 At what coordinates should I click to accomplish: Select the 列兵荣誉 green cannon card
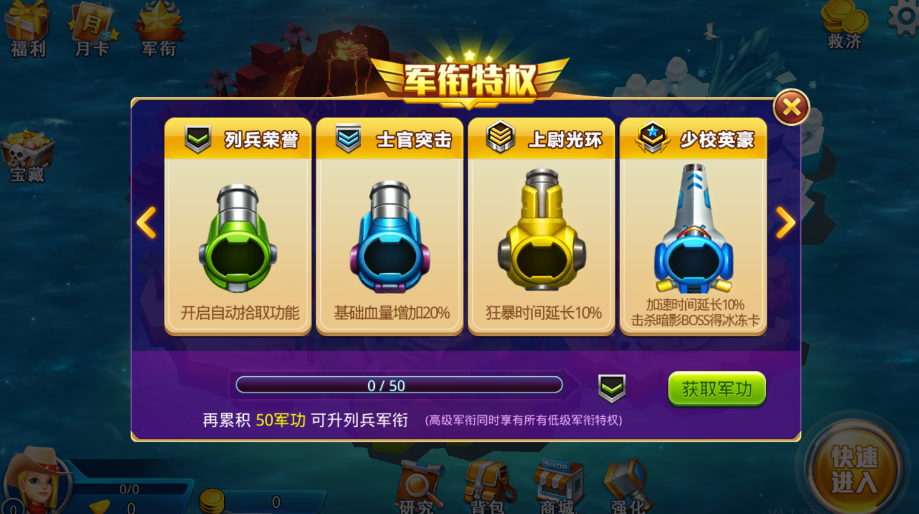[238, 226]
